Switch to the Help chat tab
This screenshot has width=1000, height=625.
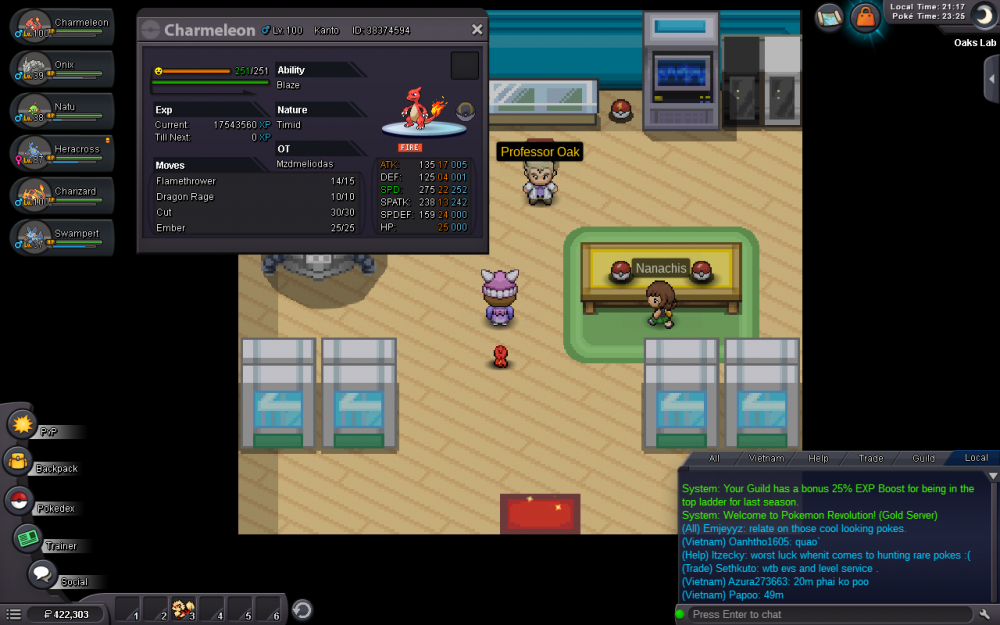click(818, 458)
